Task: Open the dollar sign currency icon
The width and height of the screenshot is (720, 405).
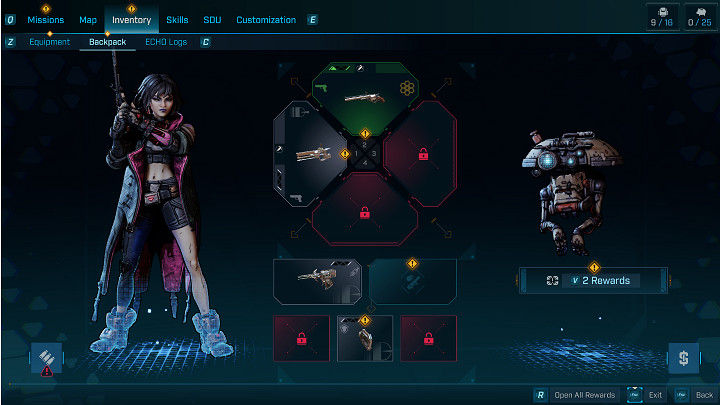Action: pos(683,357)
